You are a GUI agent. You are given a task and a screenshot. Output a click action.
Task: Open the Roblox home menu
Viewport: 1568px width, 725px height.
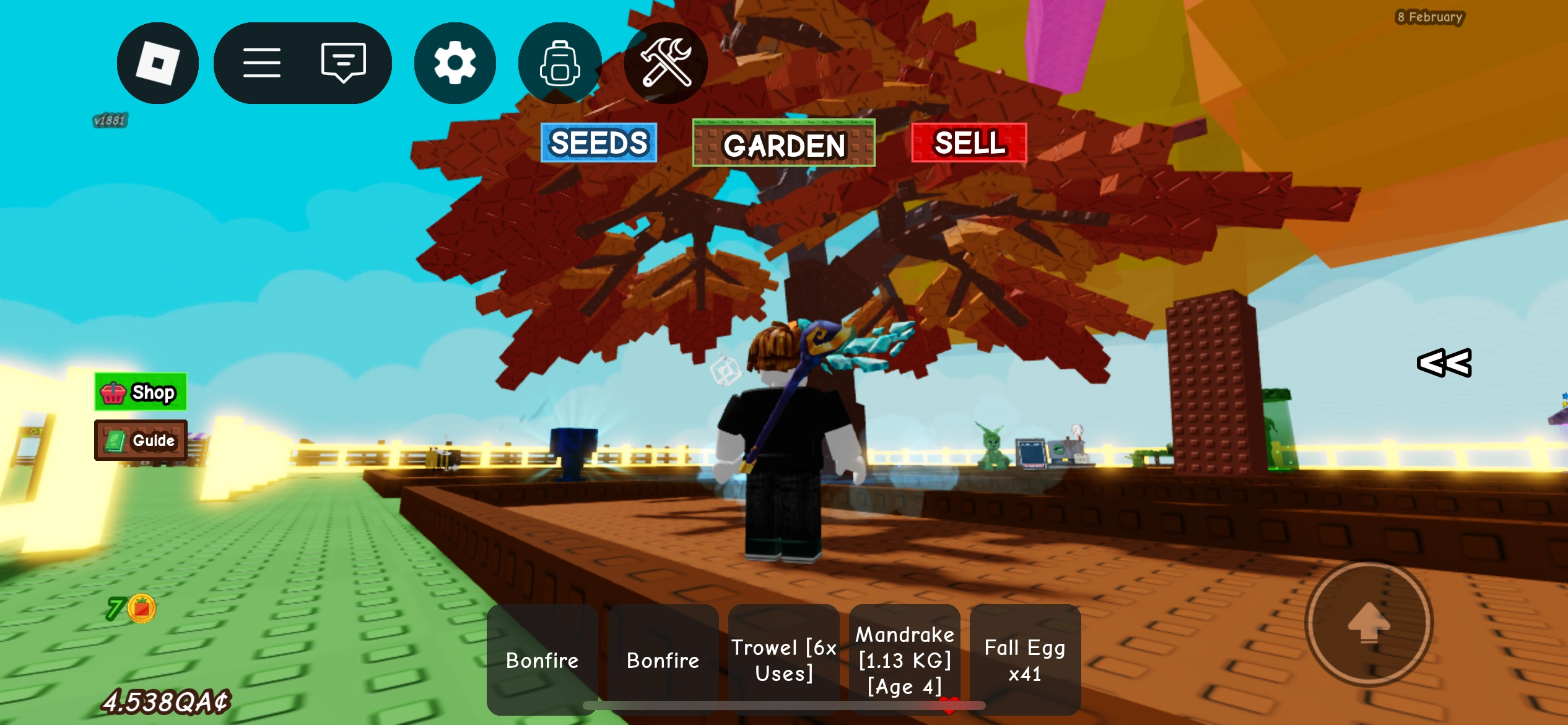click(x=158, y=63)
